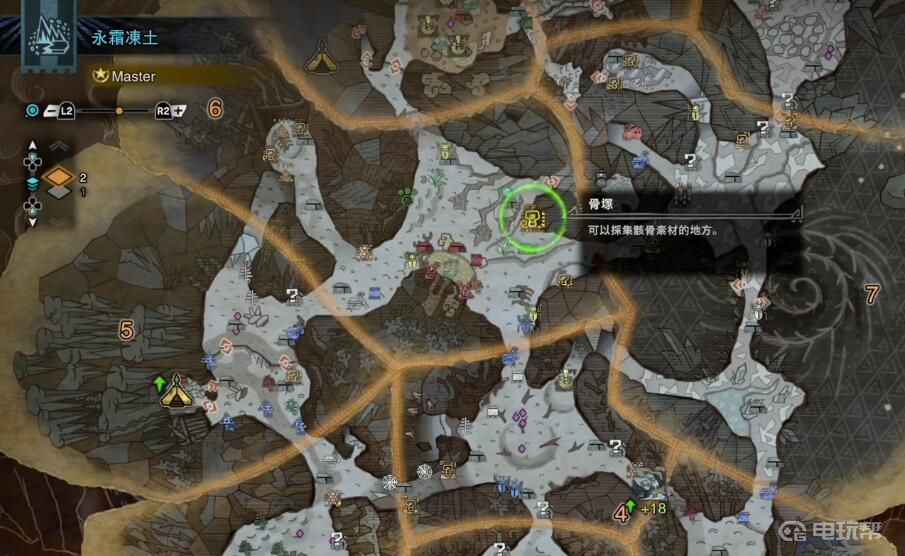Select the highlighted bonepile marker
The width and height of the screenshot is (905, 556).
533,214
